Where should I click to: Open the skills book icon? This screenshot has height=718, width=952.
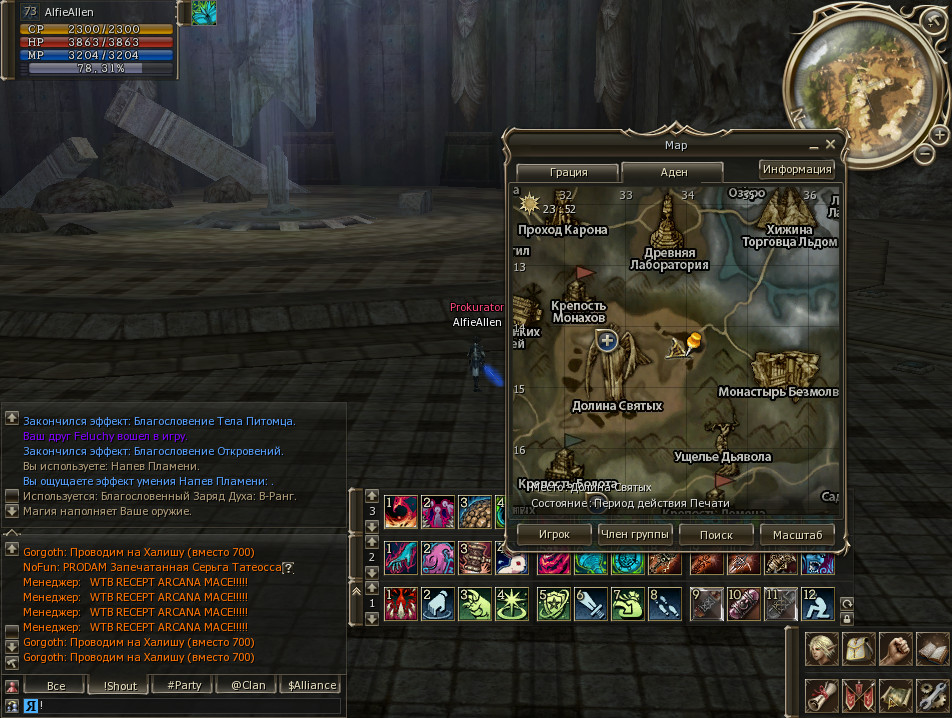pos(932,648)
